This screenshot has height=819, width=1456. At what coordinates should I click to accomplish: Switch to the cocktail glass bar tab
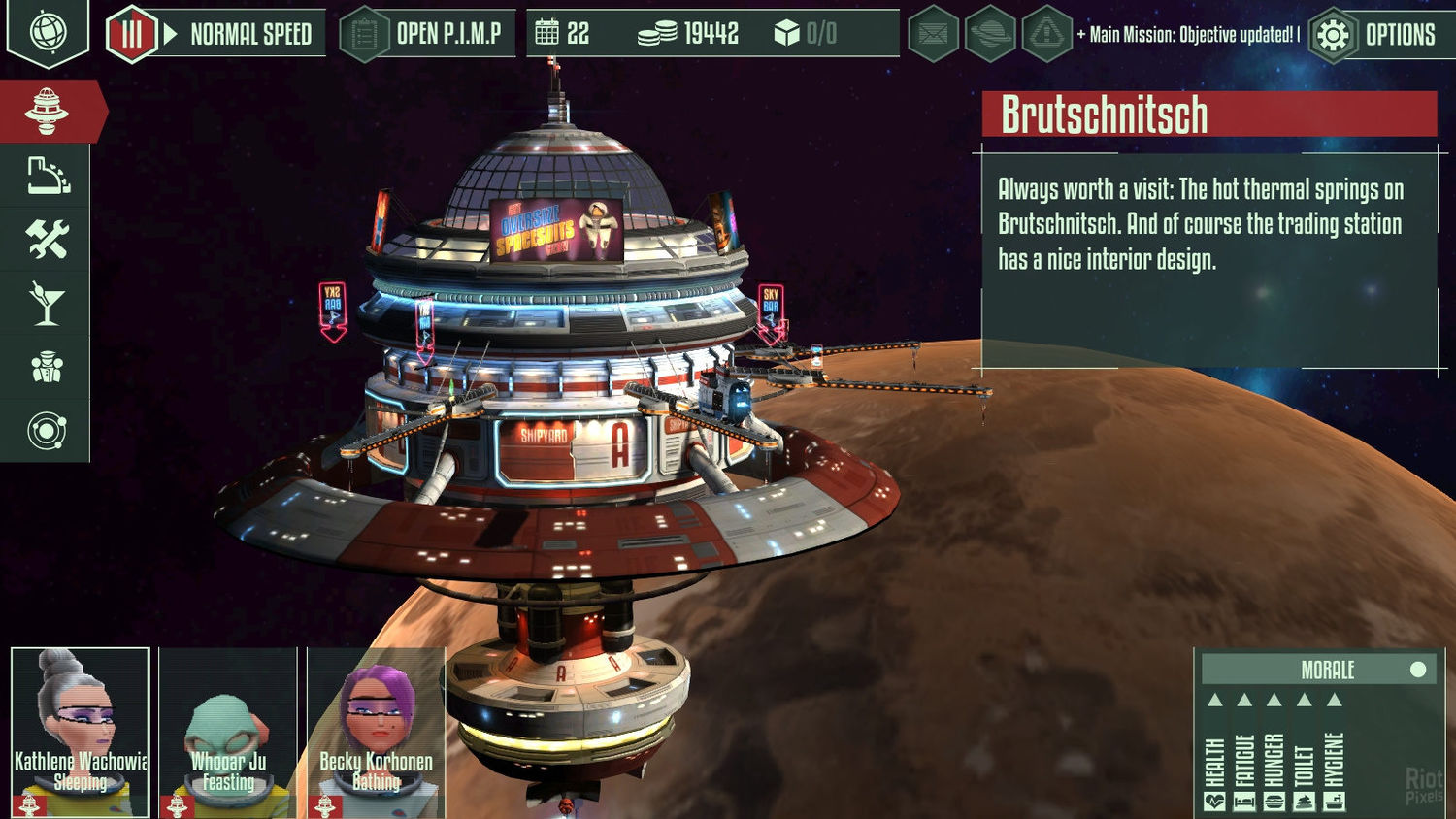coord(47,304)
